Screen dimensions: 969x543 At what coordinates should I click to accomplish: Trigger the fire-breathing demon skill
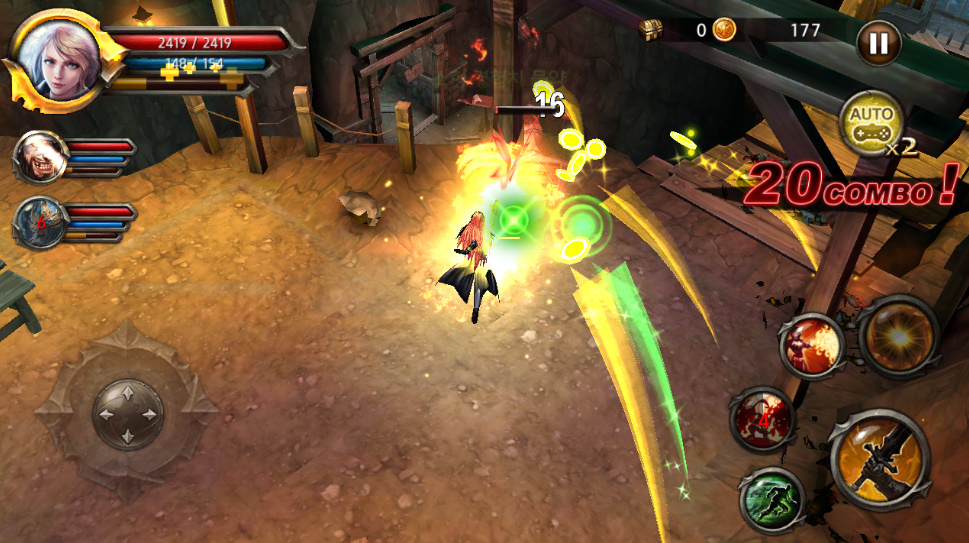811,347
